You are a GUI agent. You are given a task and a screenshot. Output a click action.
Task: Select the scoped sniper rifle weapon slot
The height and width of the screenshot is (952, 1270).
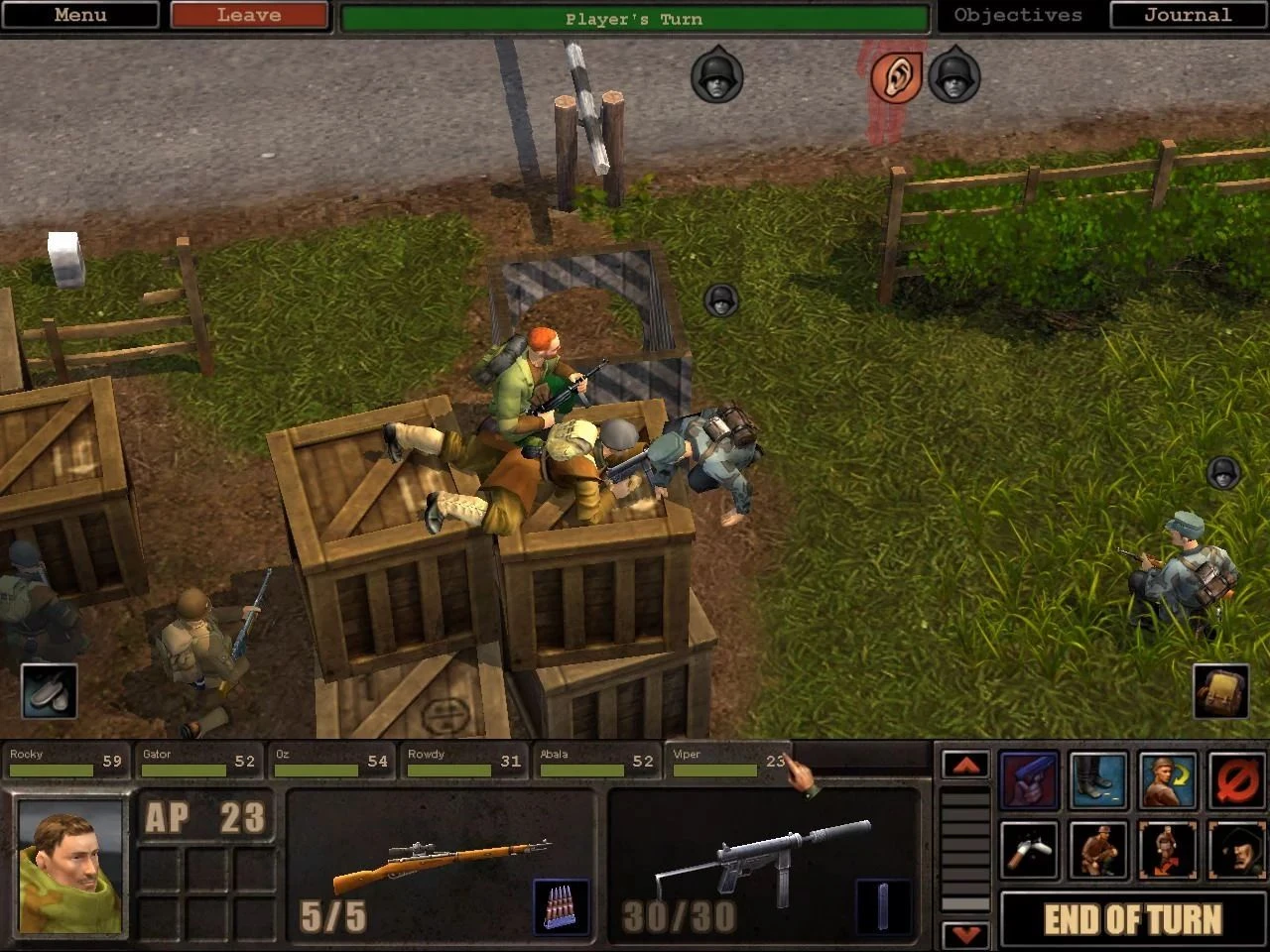pyautogui.click(x=441, y=863)
